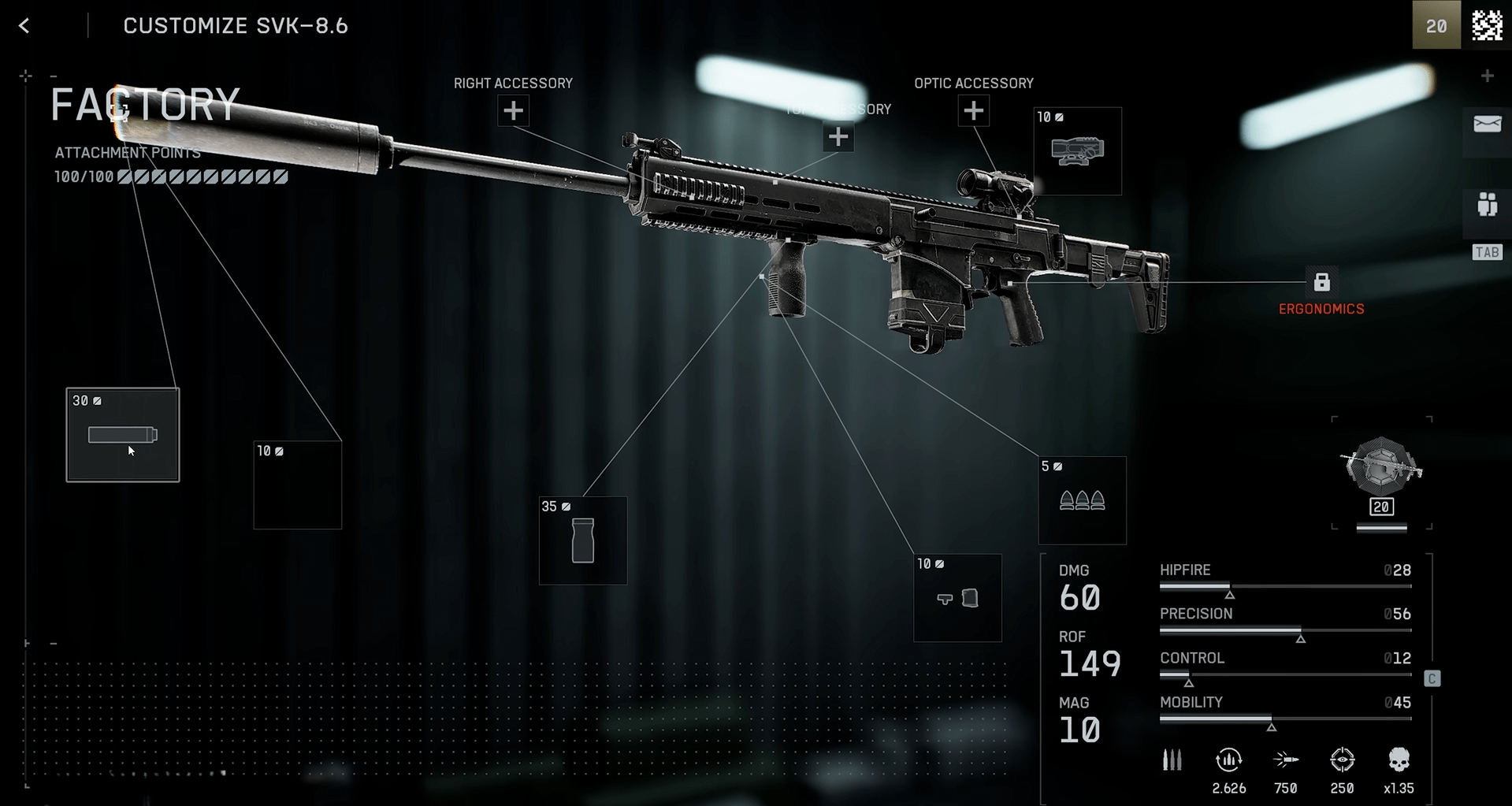Open the vertical grip underbarrel slot
The height and width of the screenshot is (806, 1512).
tap(582, 540)
